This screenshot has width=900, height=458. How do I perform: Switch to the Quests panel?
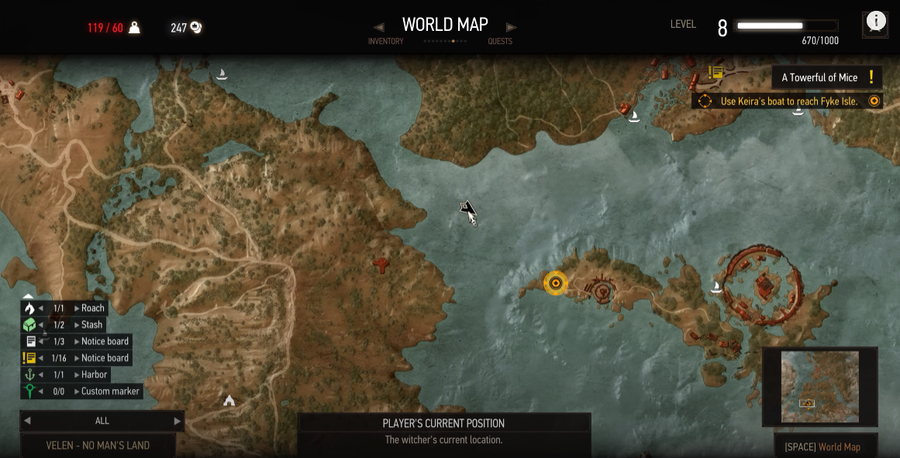tap(500, 42)
